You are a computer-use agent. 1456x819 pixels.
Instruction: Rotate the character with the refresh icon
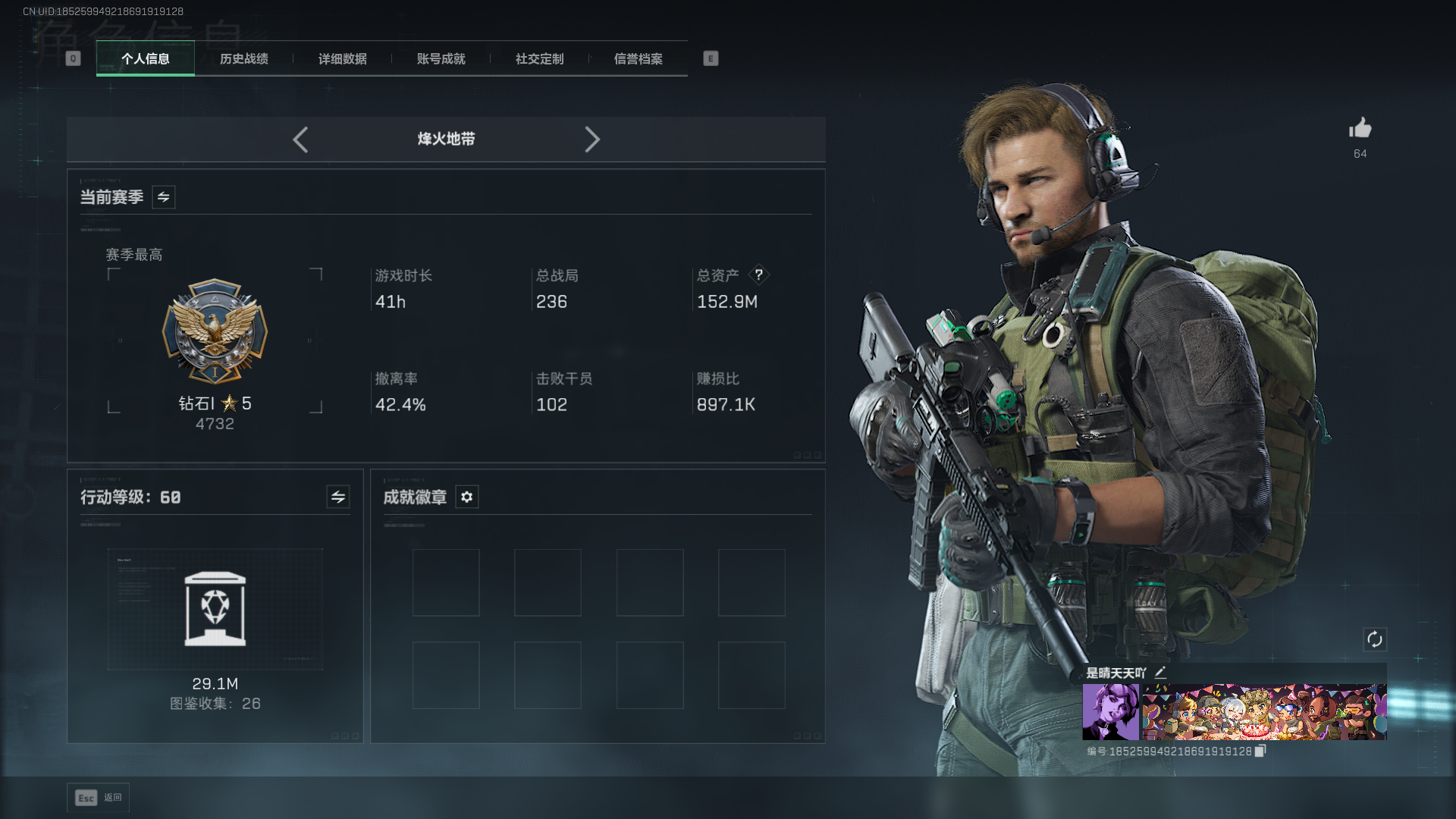tap(1375, 639)
